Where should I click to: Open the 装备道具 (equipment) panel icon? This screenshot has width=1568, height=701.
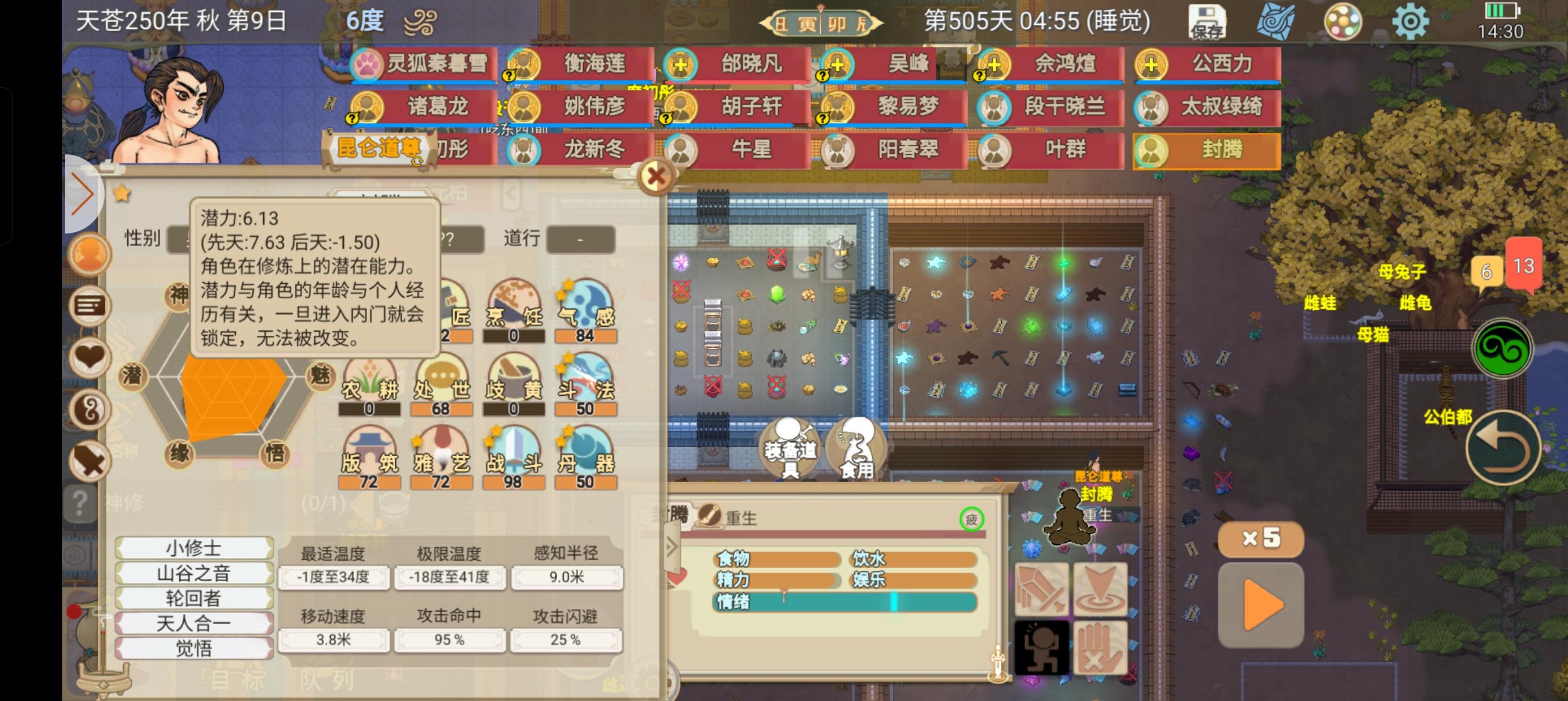(x=791, y=449)
